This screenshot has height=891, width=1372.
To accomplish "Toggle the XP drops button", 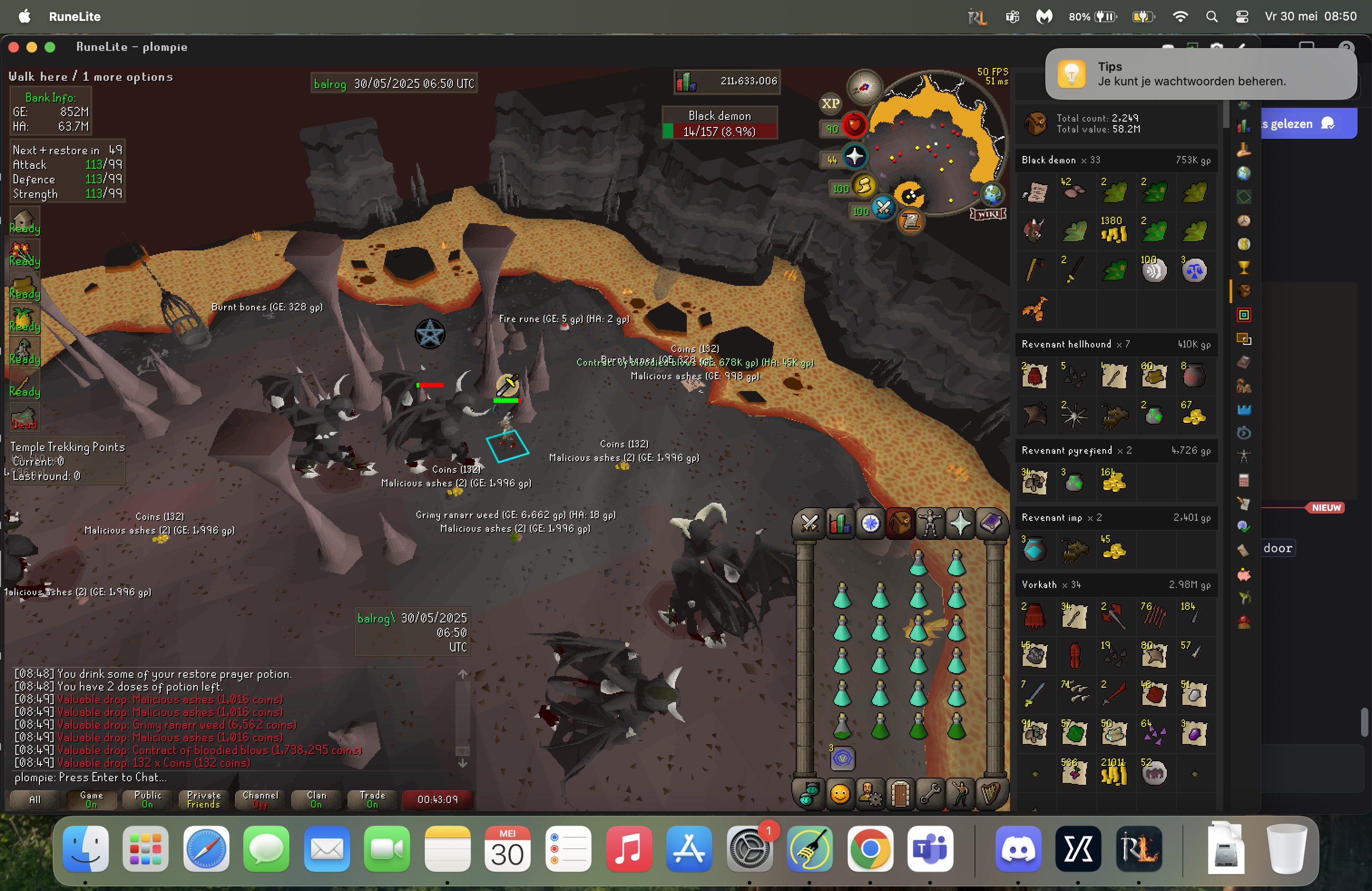I will (830, 104).
